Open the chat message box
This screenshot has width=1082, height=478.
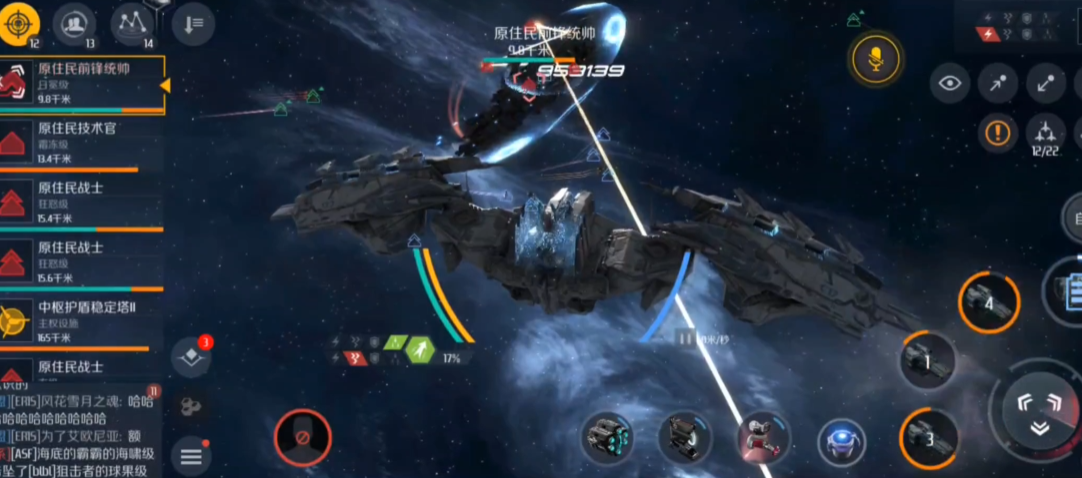point(80,430)
